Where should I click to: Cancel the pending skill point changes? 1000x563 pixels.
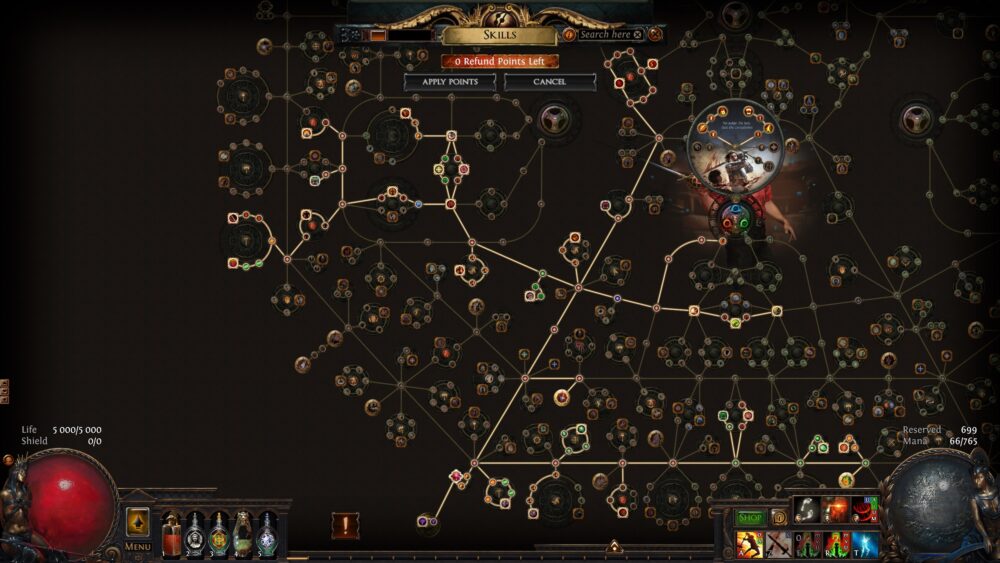tap(549, 81)
